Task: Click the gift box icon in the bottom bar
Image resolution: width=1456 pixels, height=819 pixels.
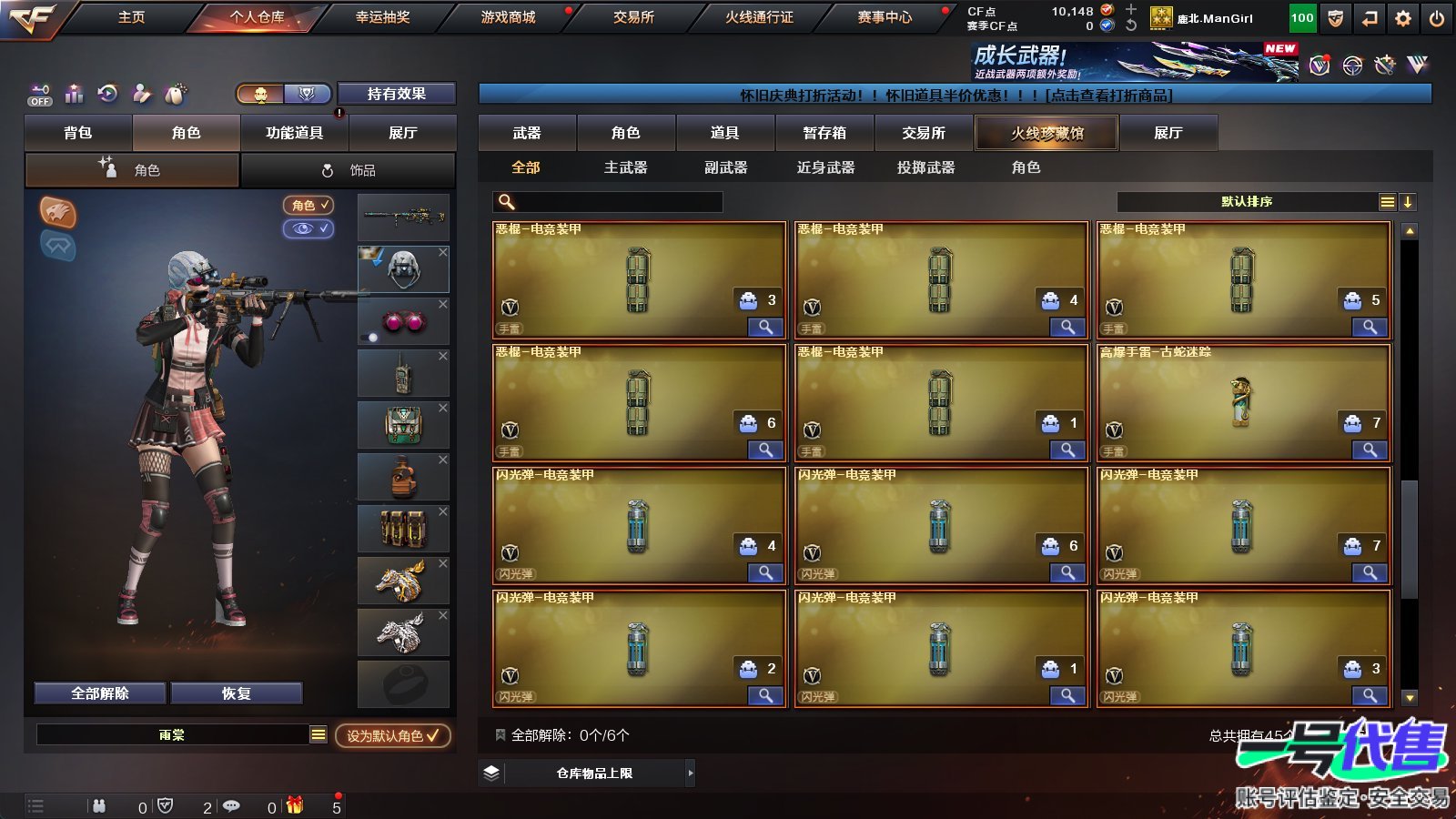Action: [x=293, y=806]
